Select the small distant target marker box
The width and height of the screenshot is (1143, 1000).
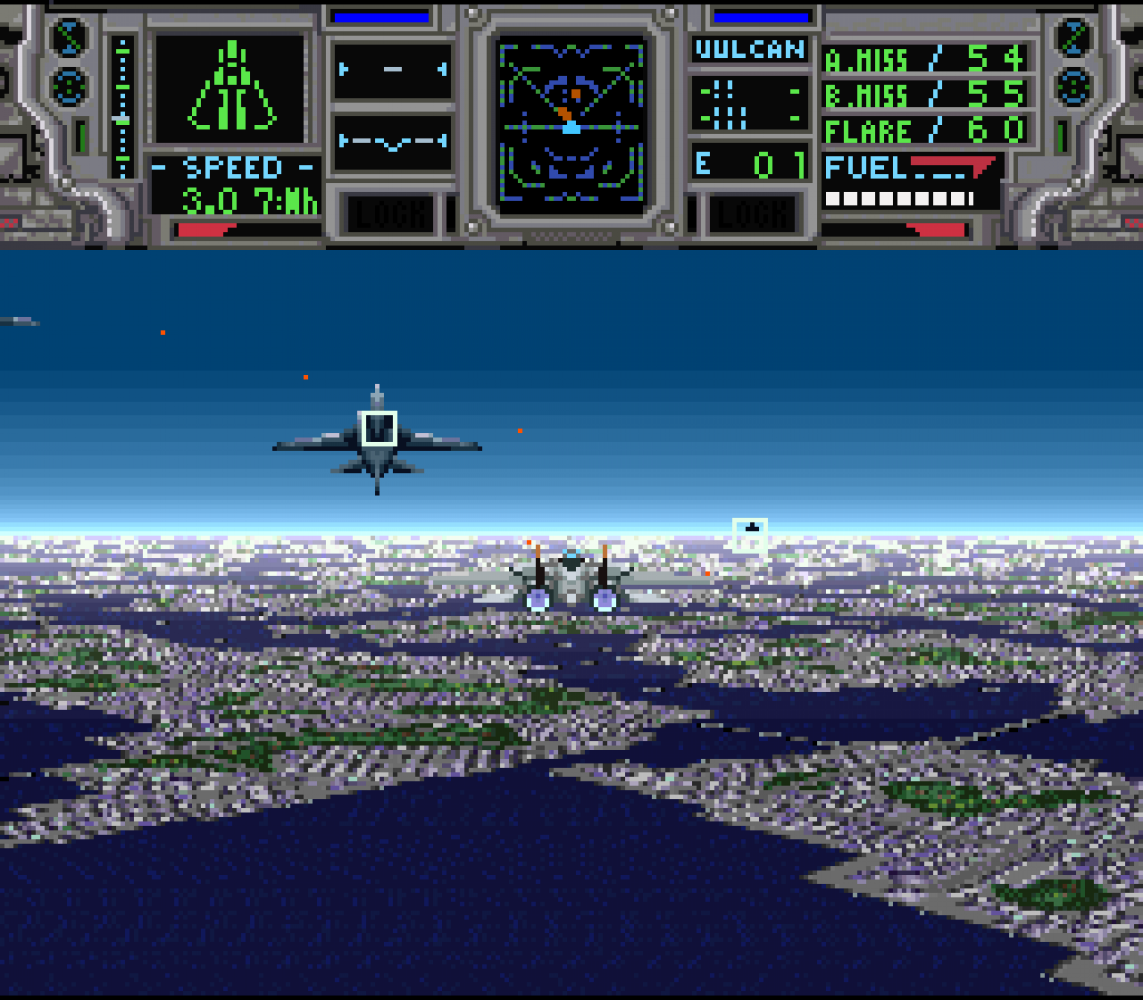750,534
